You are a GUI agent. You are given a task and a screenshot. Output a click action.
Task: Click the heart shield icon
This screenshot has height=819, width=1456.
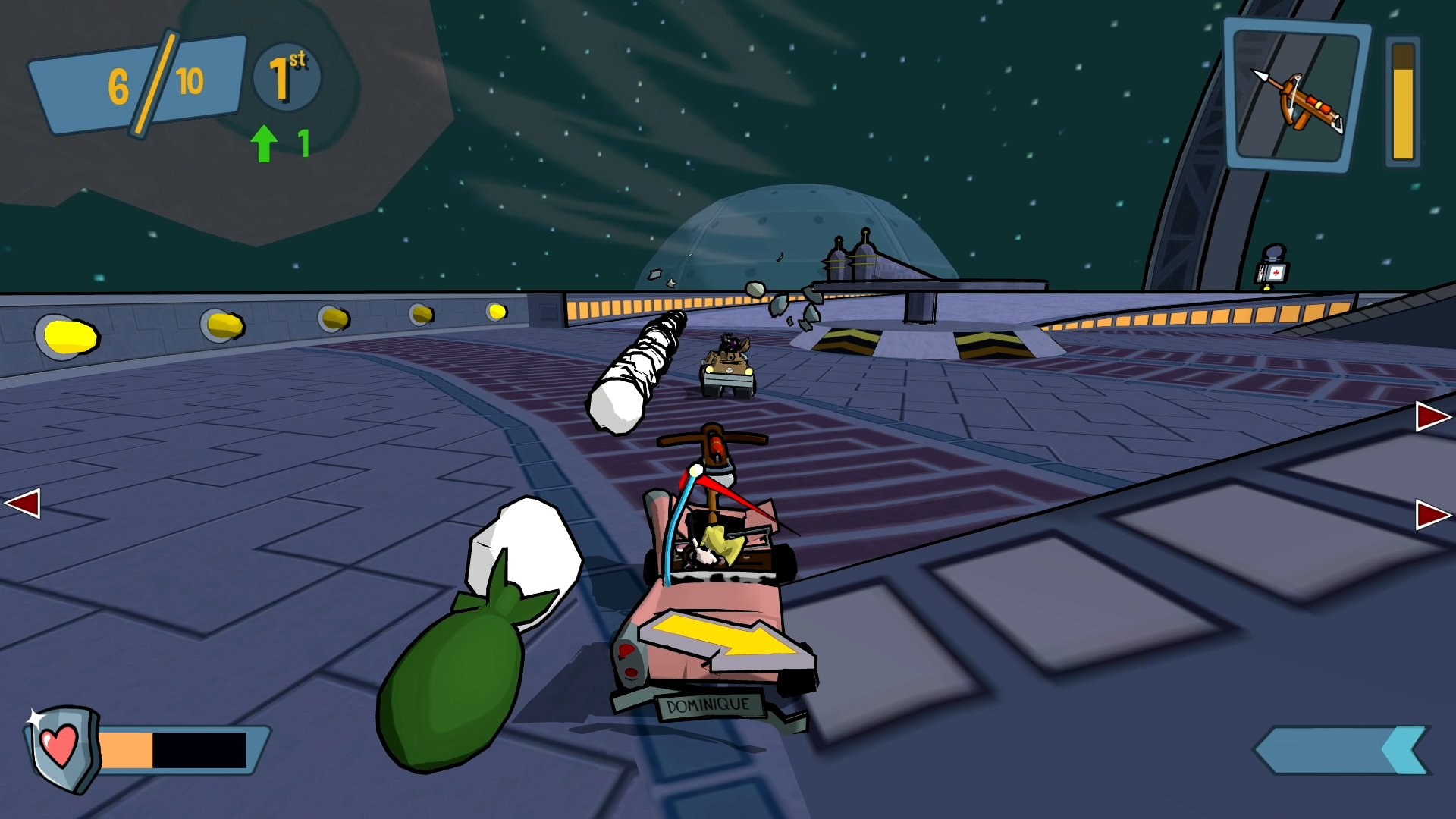point(62,746)
